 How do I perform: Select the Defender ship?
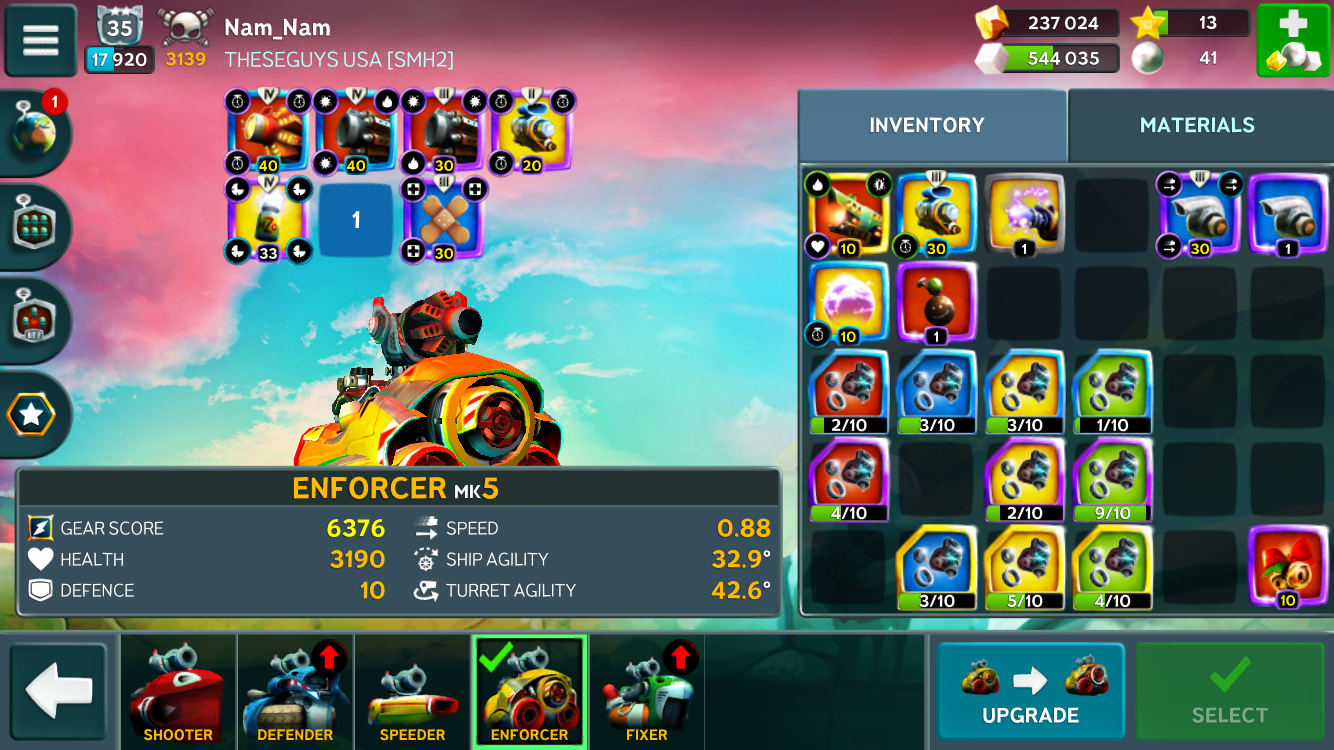295,692
